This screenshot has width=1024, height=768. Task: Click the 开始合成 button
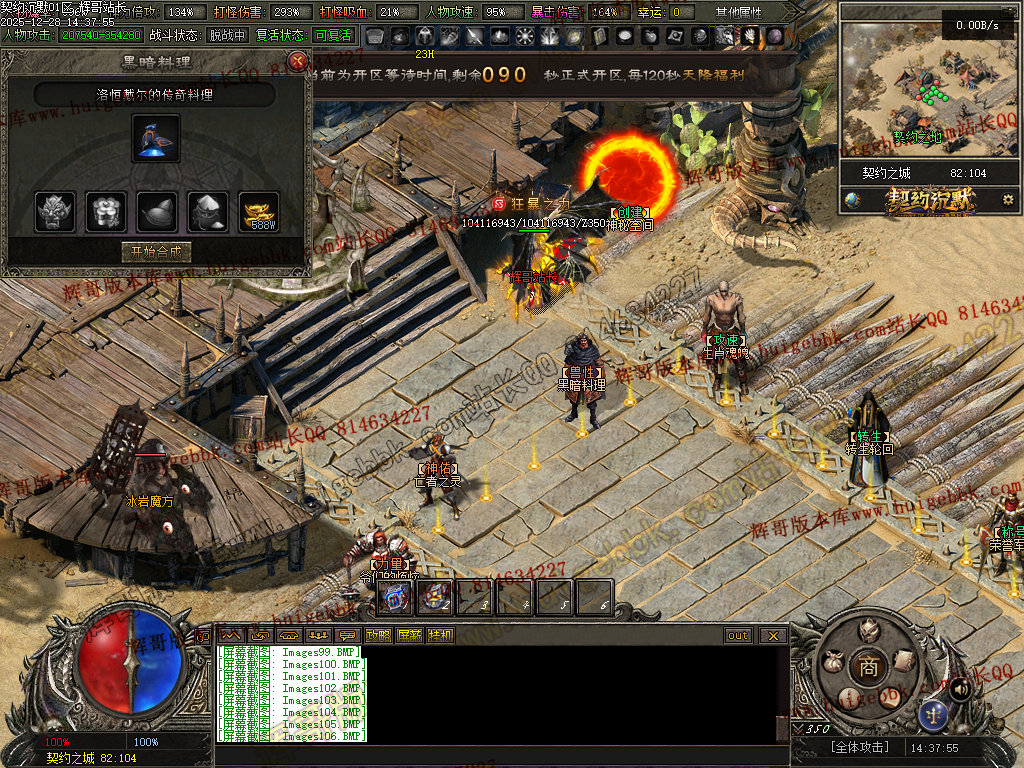tap(156, 252)
